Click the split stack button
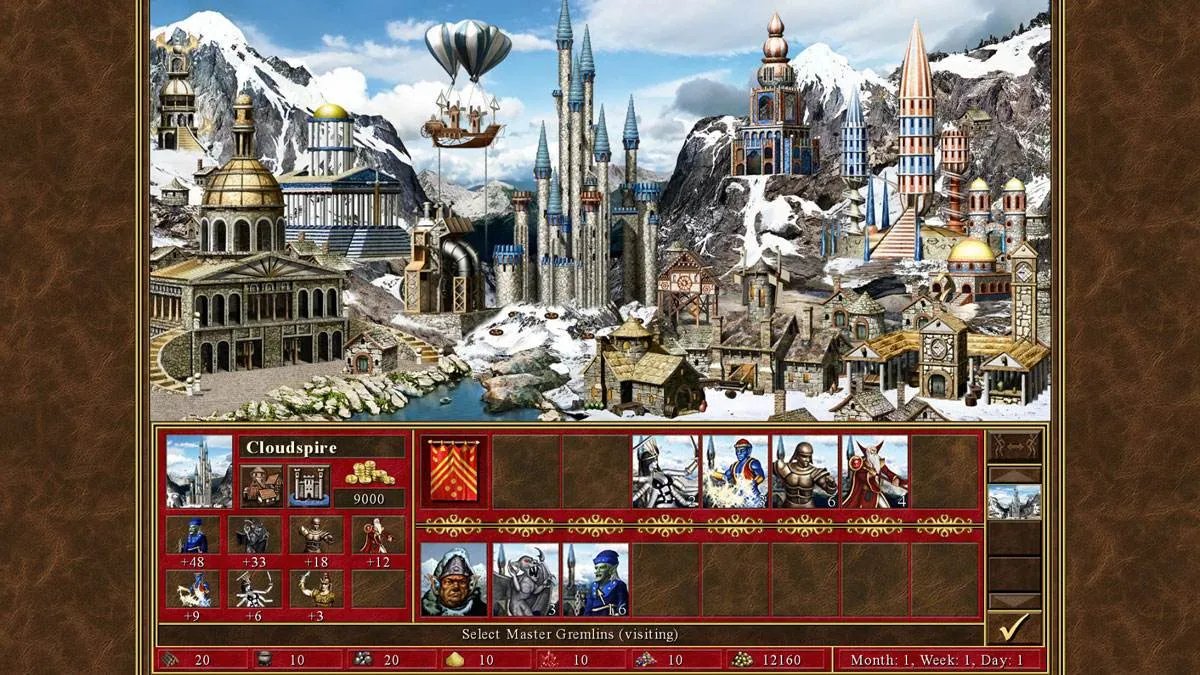The image size is (1200, 675). pyautogui.click(x=1014, y=446)
